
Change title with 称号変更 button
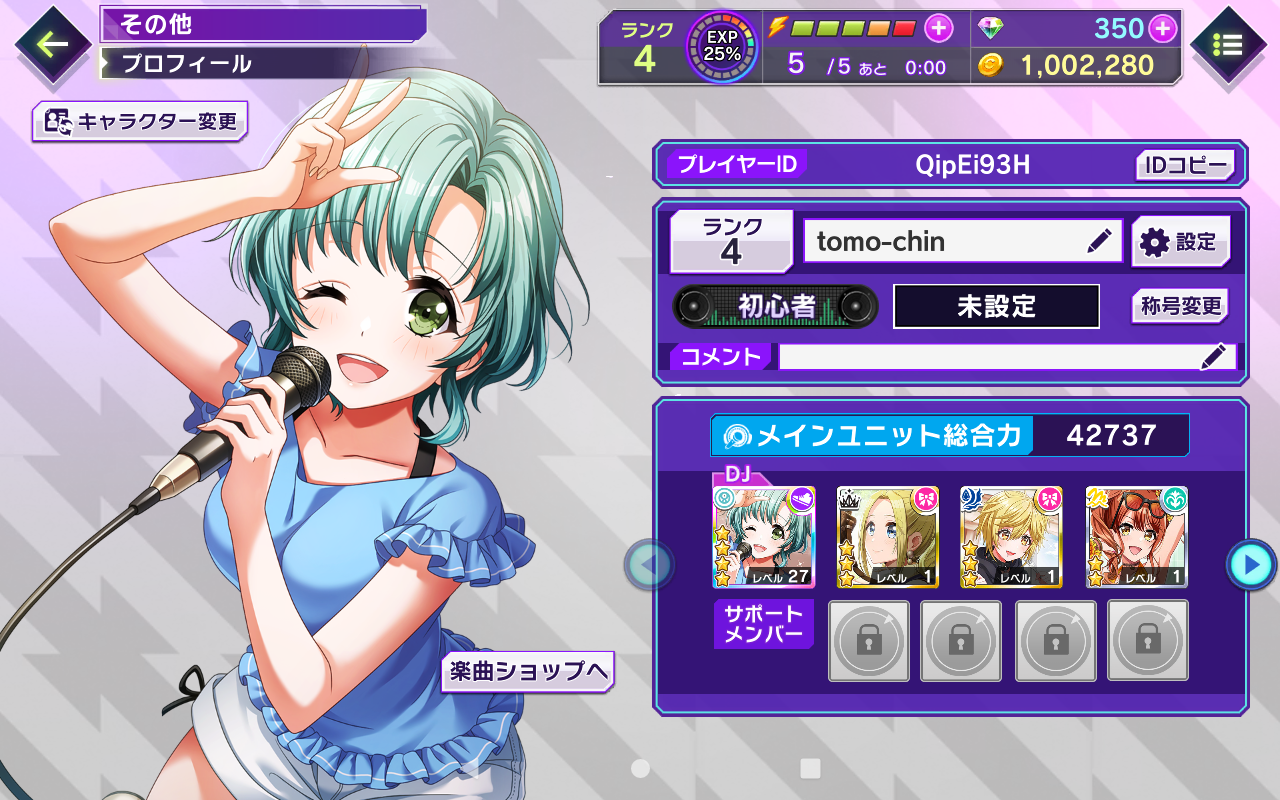coord(1180,306)
